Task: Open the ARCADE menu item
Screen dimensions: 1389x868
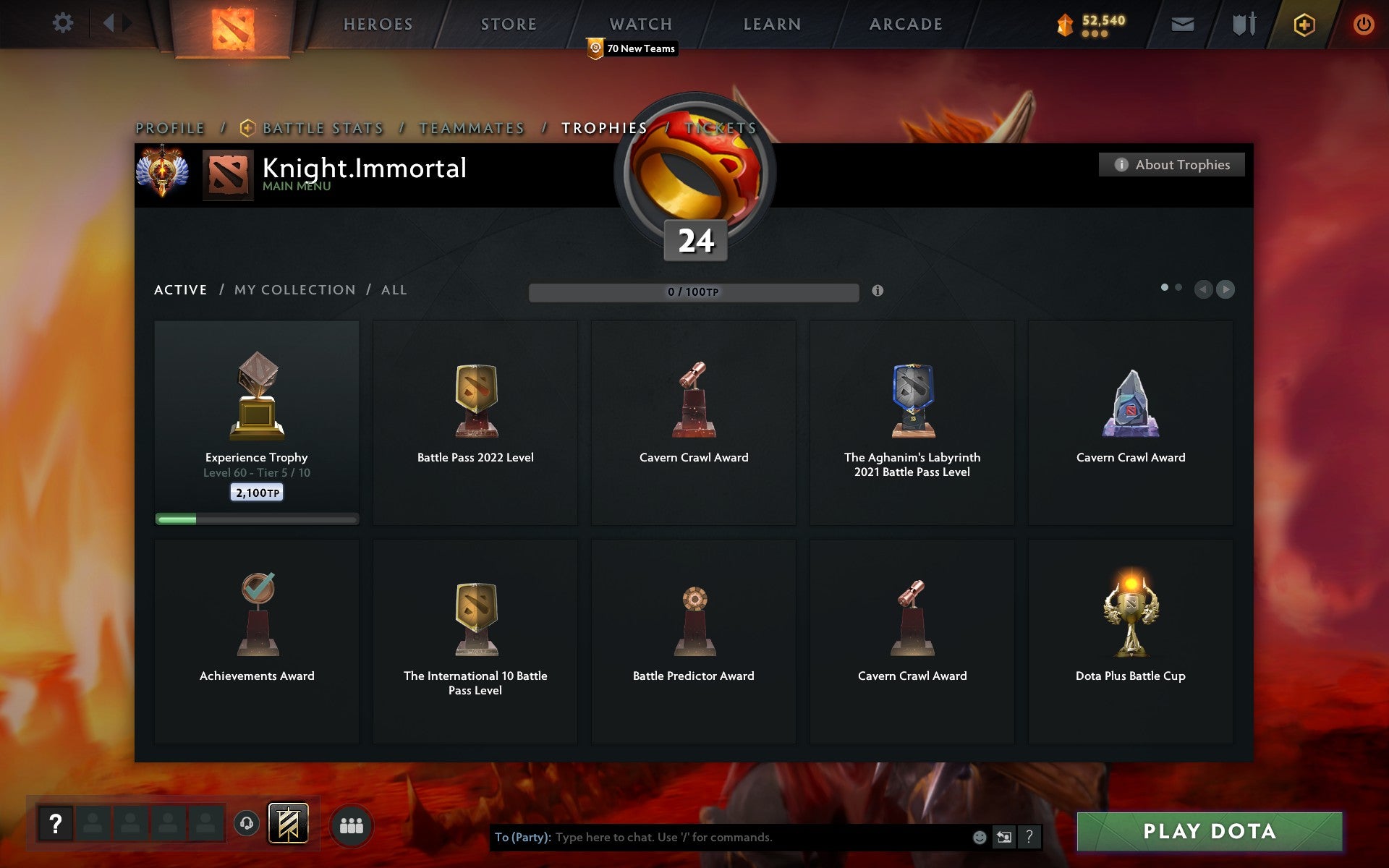Action: (x=906, y=24)
